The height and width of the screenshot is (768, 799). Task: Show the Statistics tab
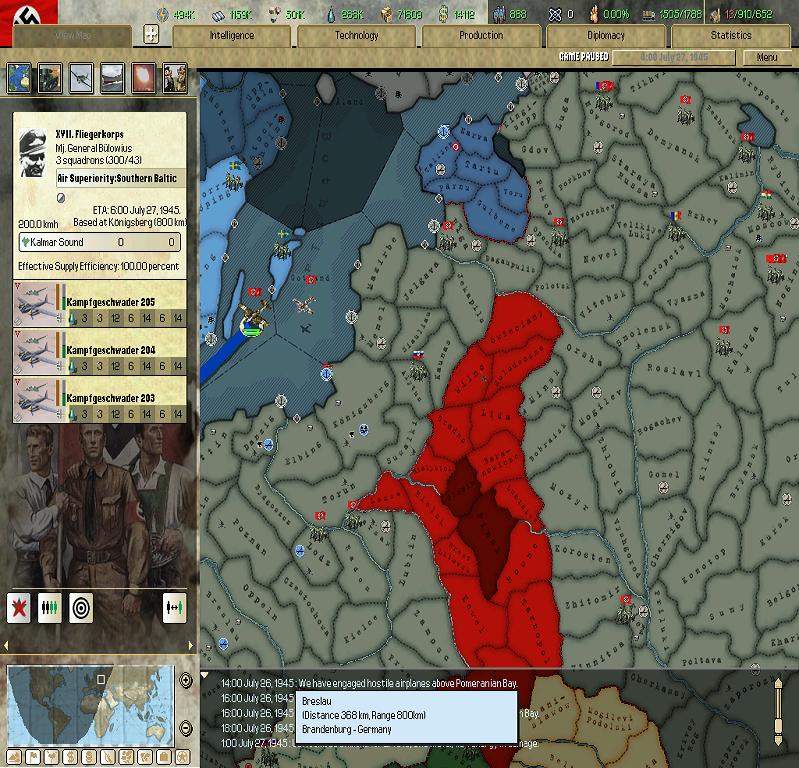pos(730,36)
